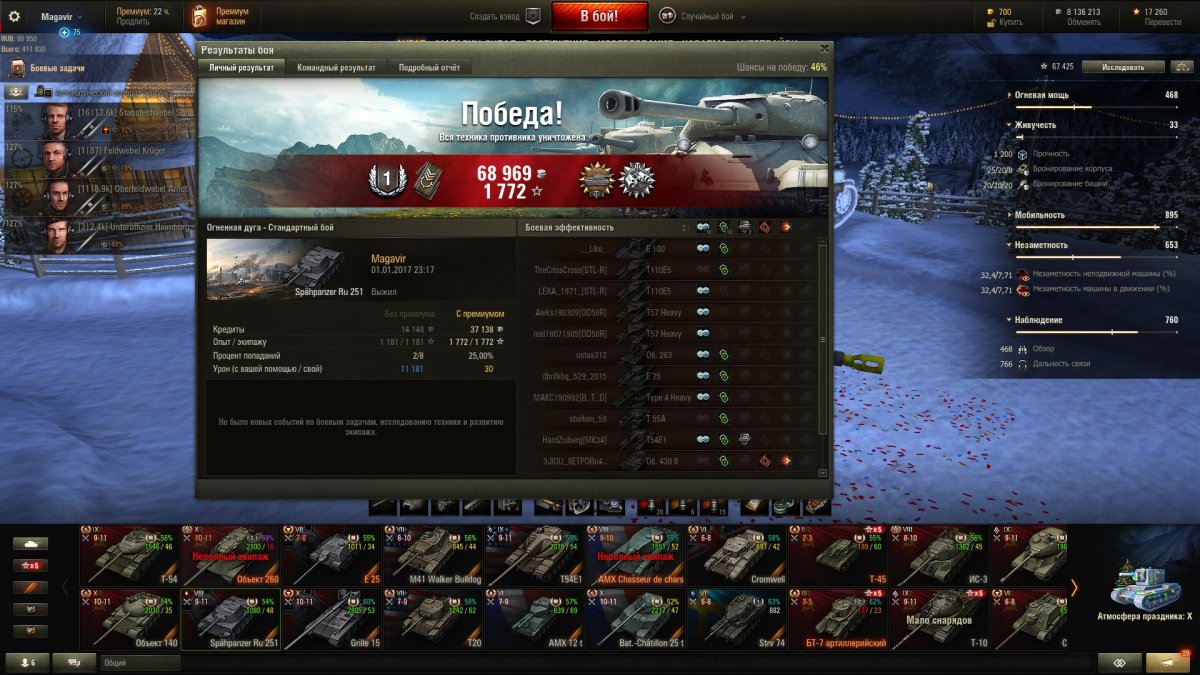Click the red 'В бой!' battle button
The width and height of the screenshot is (1200, 675).
tap(599, 16)
